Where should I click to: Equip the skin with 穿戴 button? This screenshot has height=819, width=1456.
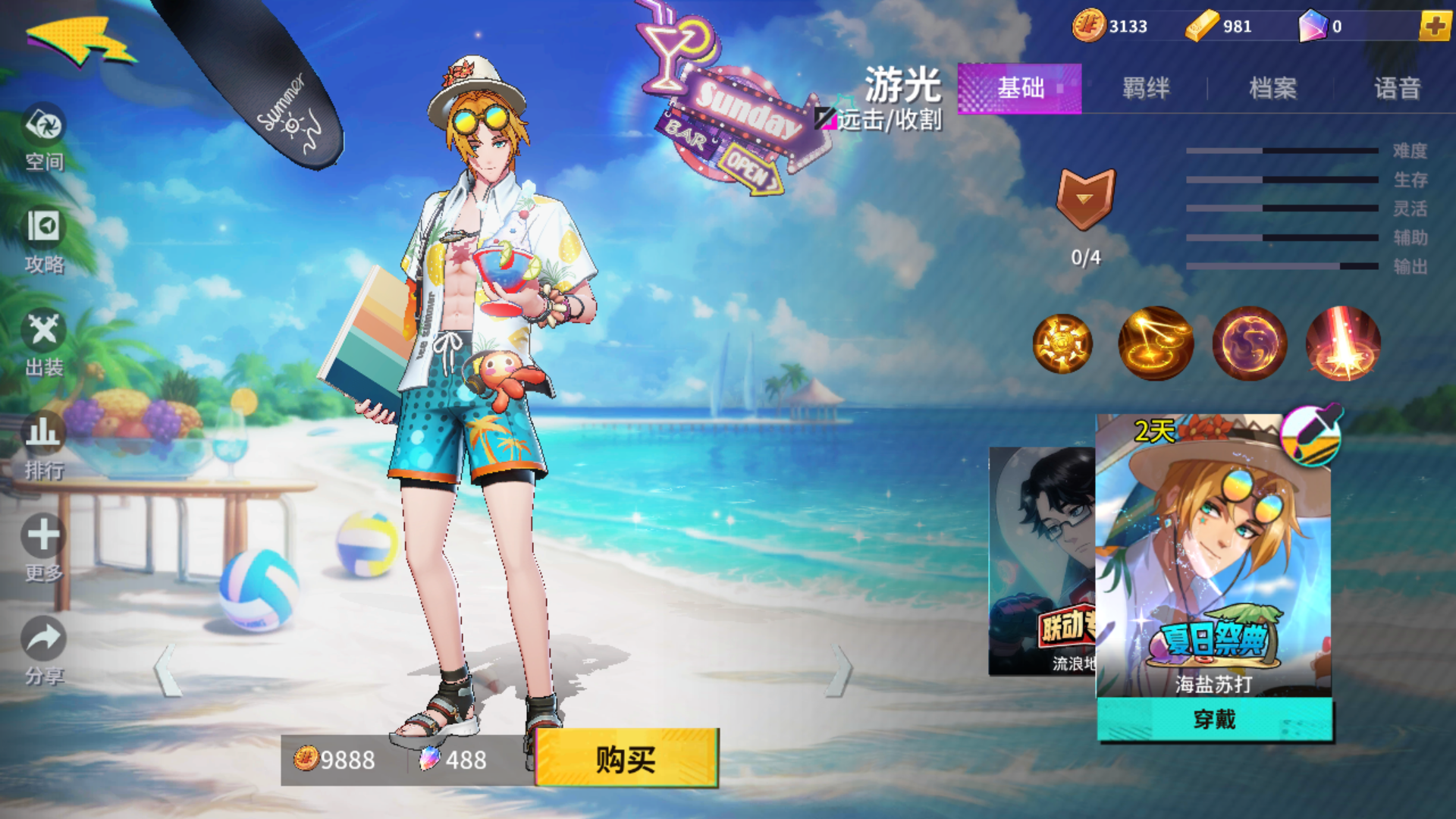(x=1213, y=722)
